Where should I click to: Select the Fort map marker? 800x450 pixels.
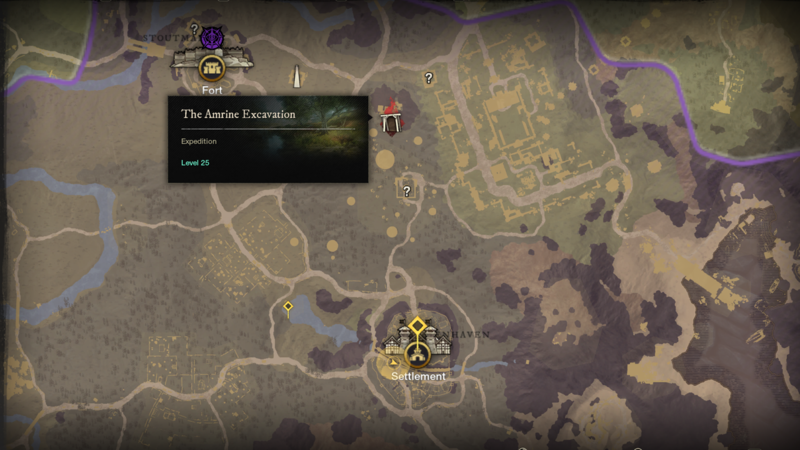[x=210, y=68]
